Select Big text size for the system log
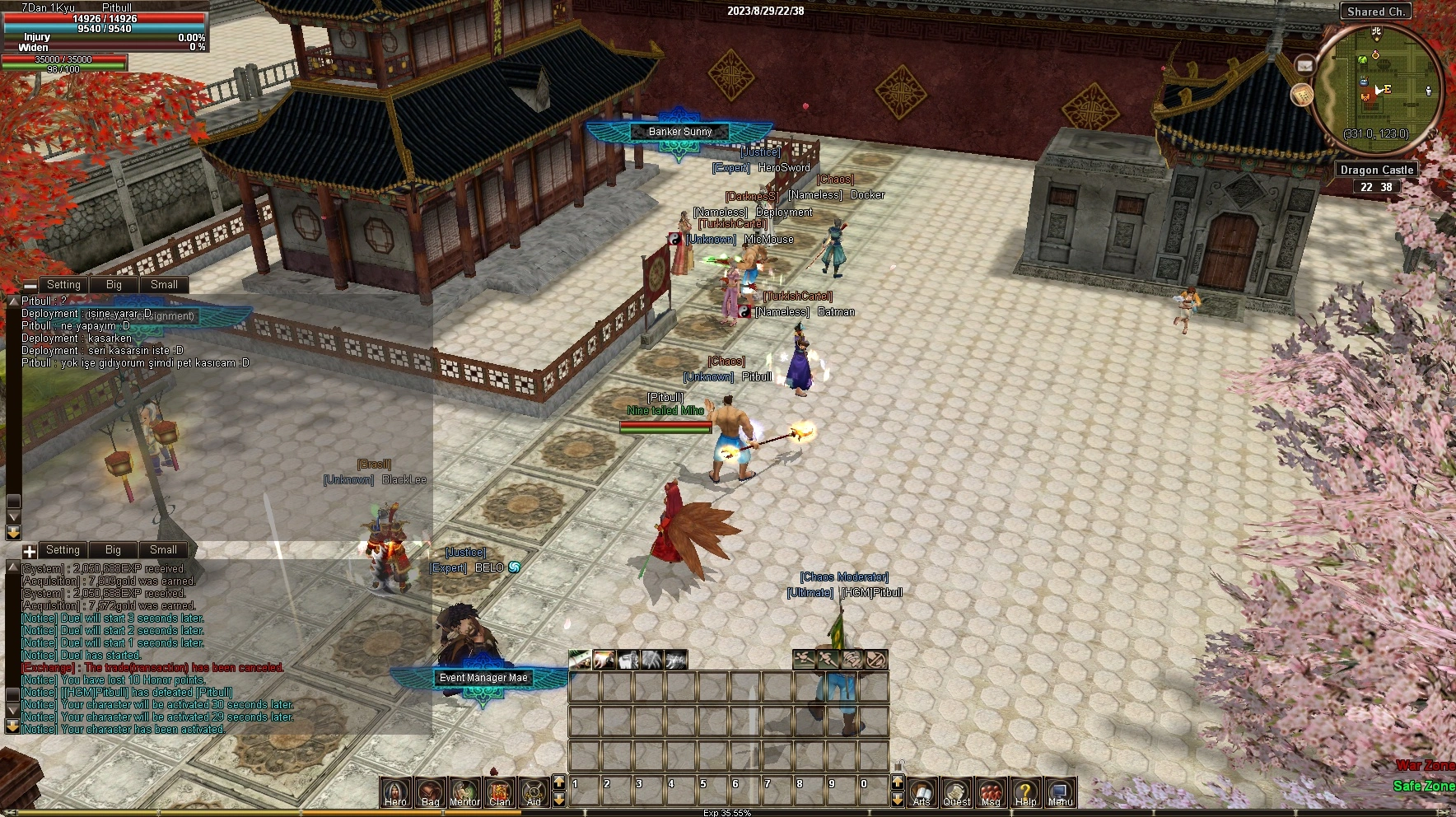 click(x=113, y=550)
